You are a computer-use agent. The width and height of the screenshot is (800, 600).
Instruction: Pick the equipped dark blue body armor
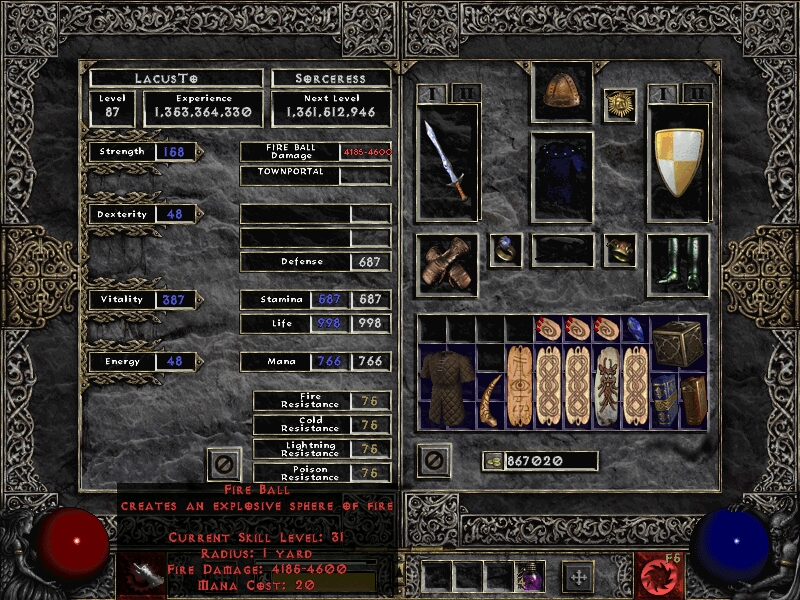click(561, 176)
